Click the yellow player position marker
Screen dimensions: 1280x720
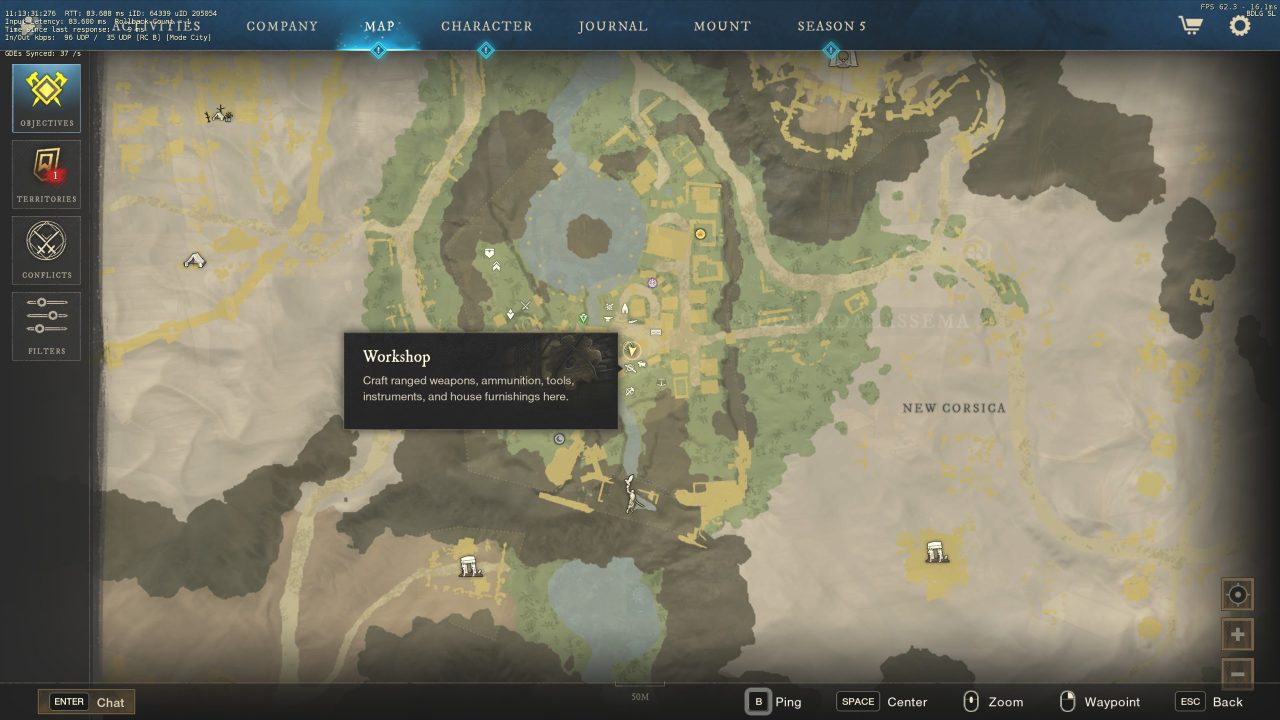coord(630,351)
